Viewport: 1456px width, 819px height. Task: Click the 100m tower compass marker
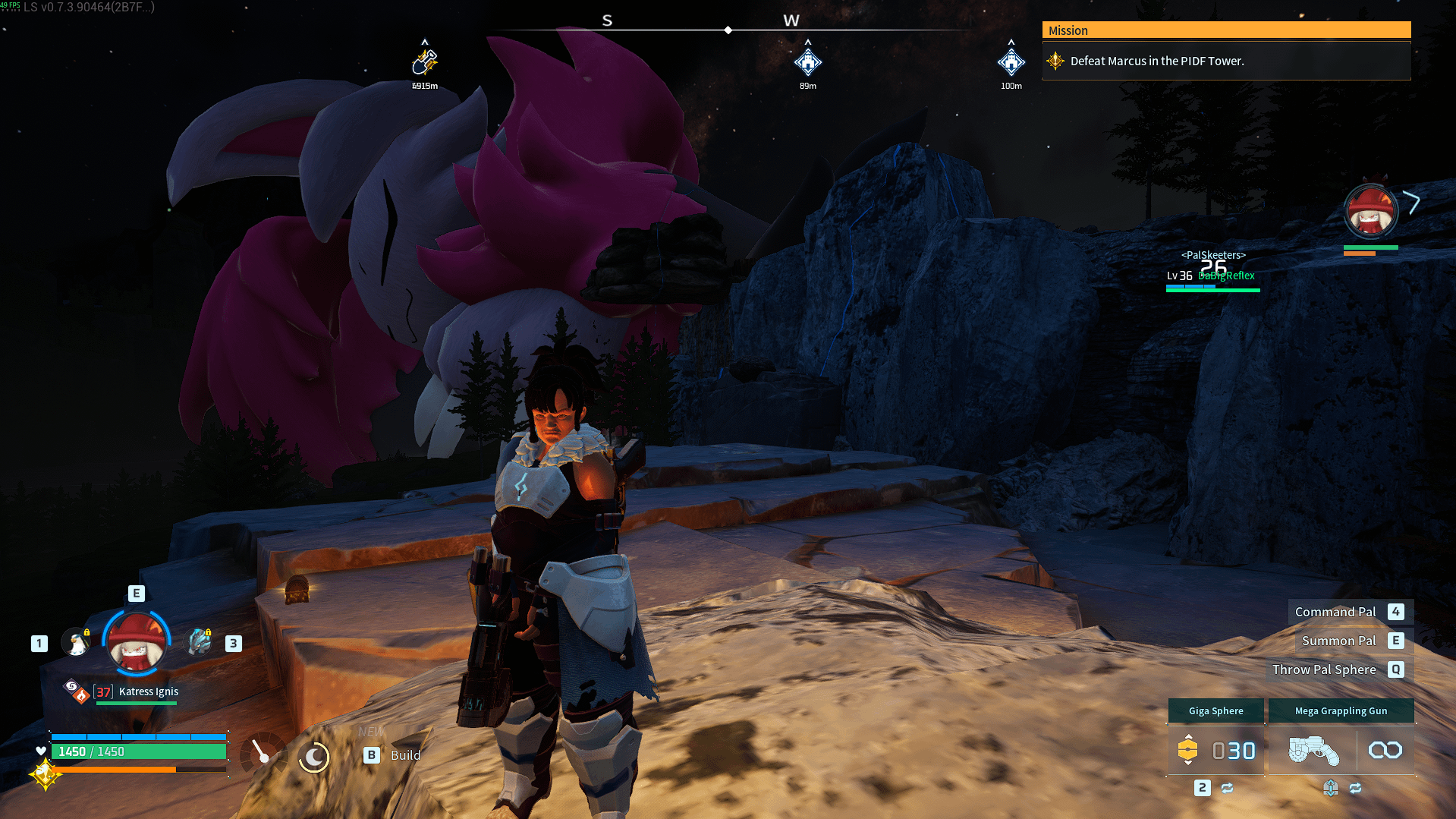coord(1011,61)
